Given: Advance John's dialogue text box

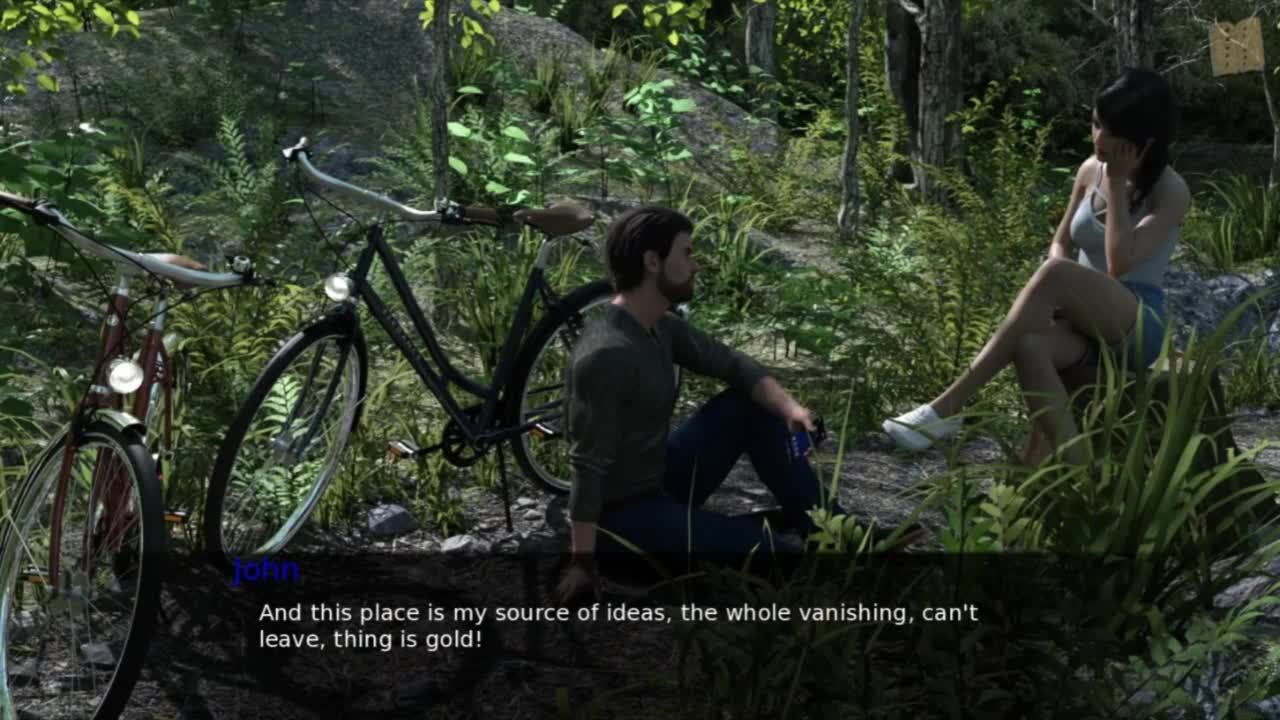Looking at the screenshot, I should pos(618,626).
